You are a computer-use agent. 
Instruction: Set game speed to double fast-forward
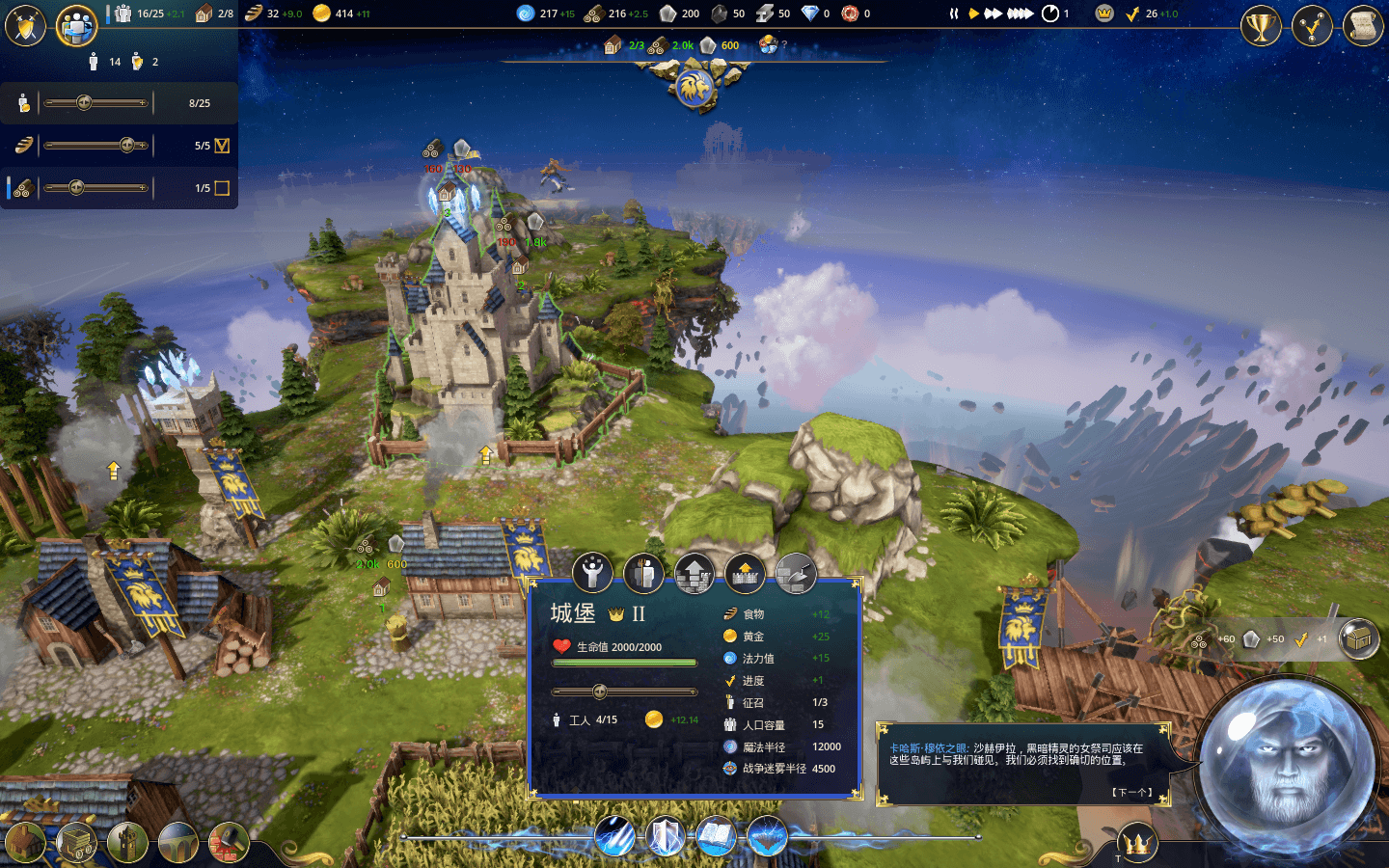(x=993, y=14)
